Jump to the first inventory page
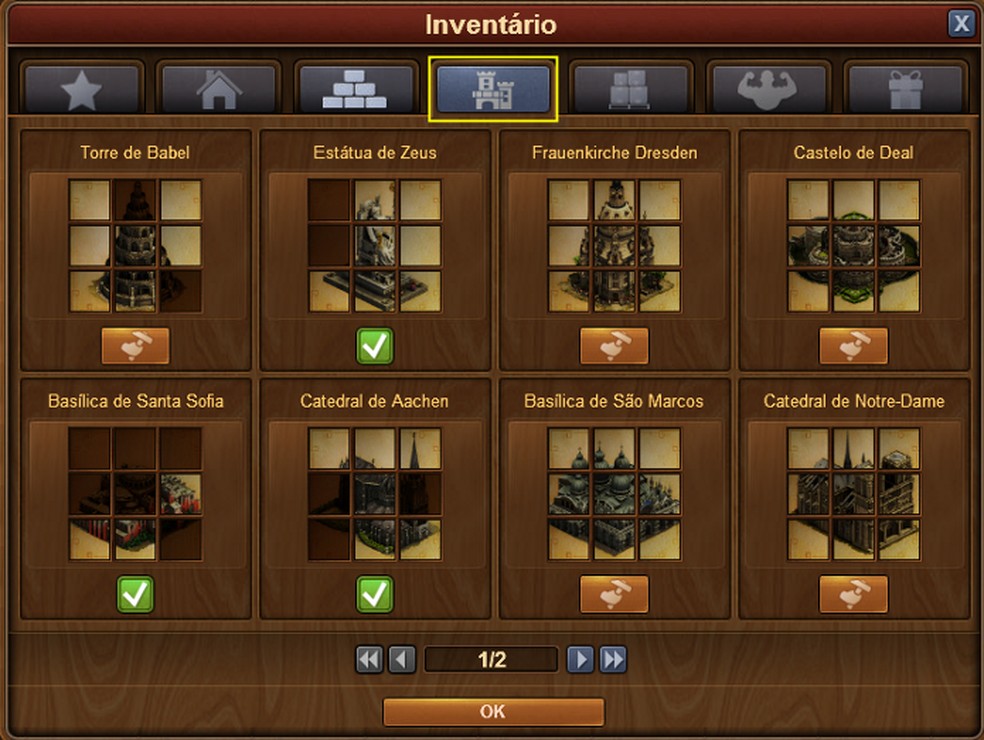The height and width of the screenshot is (740, 984). [x=369, y=659]
